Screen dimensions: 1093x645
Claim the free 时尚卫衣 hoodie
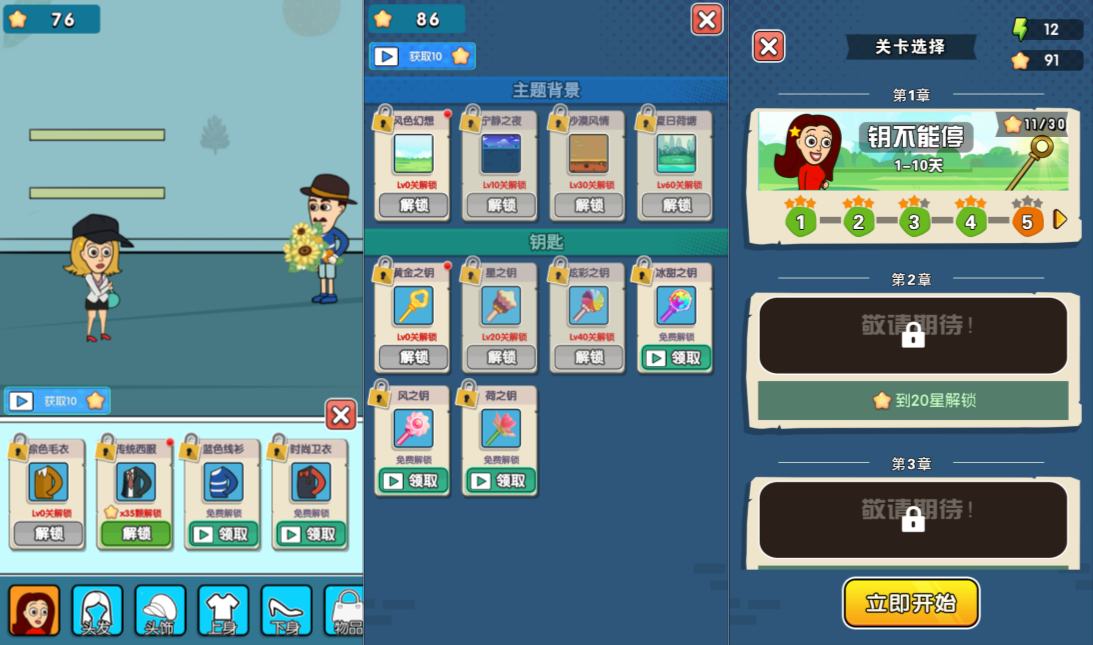(x=310, y=534)
